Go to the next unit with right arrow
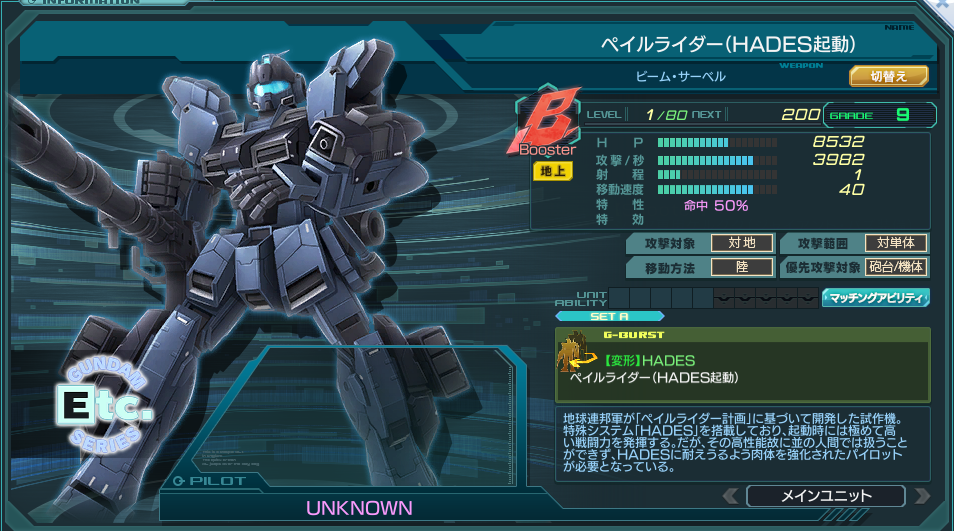Viewport: 954px width, 531px height. pos(920,496)
